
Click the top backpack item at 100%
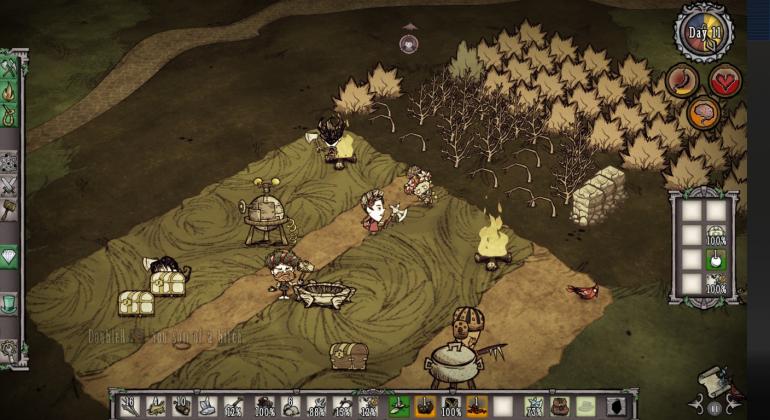point(715,236)
